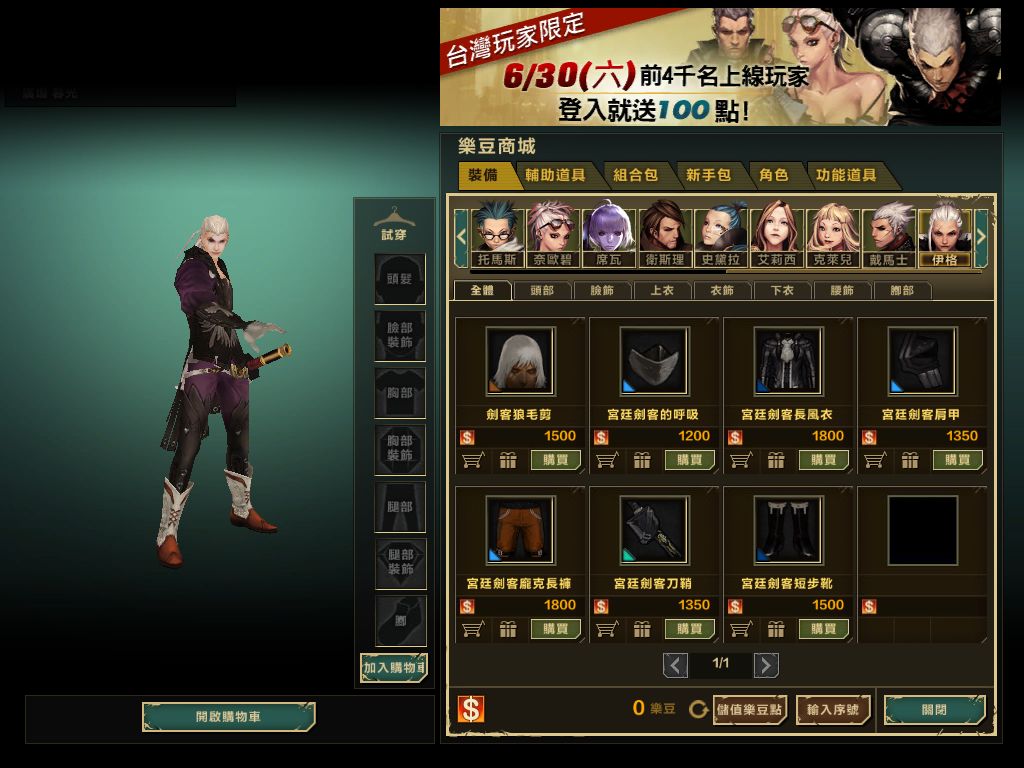The width and height of the screenshot is (1024, 768).
Task: Open the 組合包 tab
Action: (635, 175)
